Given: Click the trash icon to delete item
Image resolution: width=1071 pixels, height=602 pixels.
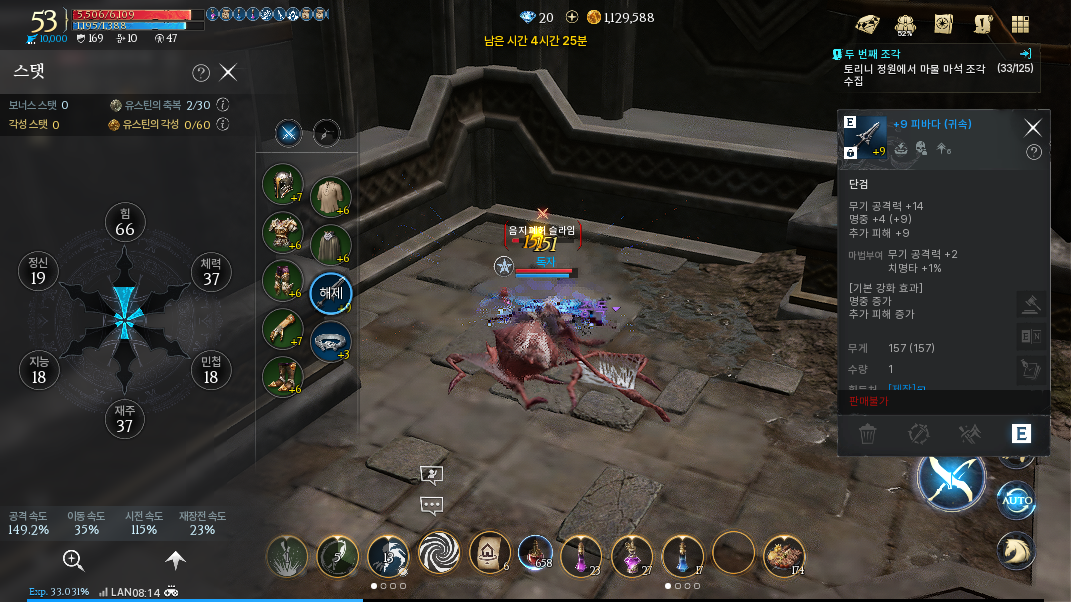Looking at the screenshot, I should 869,434.
